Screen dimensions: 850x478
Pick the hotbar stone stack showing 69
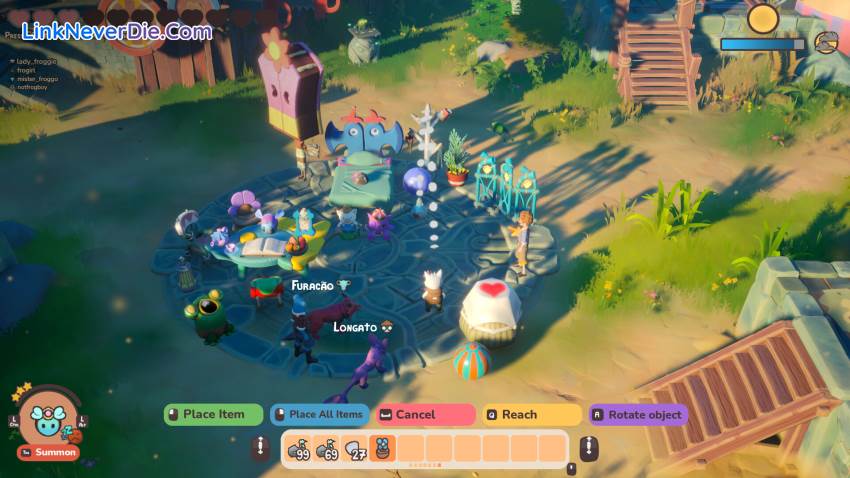tap(327, 449)
